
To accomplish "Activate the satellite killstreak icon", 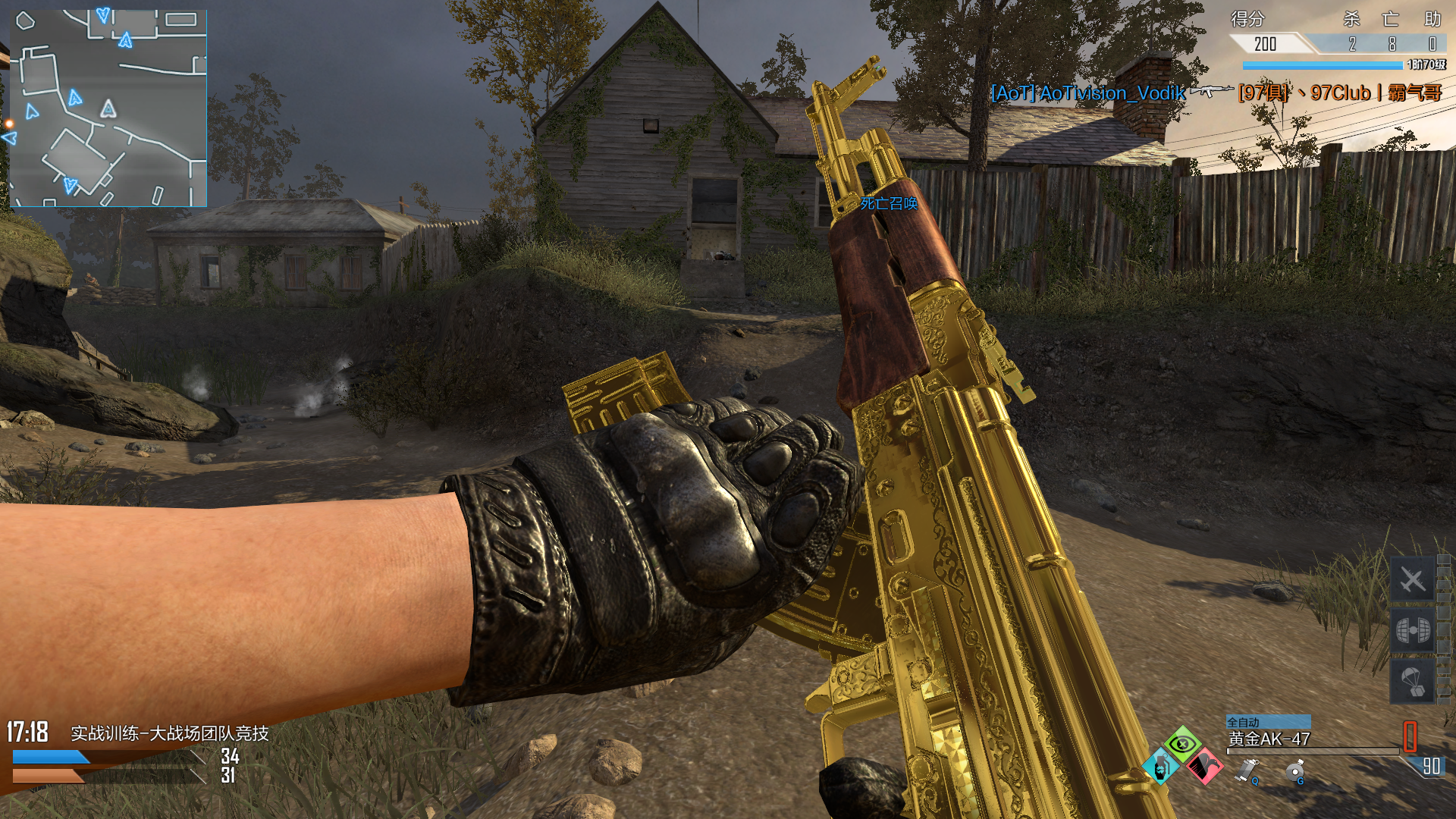I will (1412, 629).
